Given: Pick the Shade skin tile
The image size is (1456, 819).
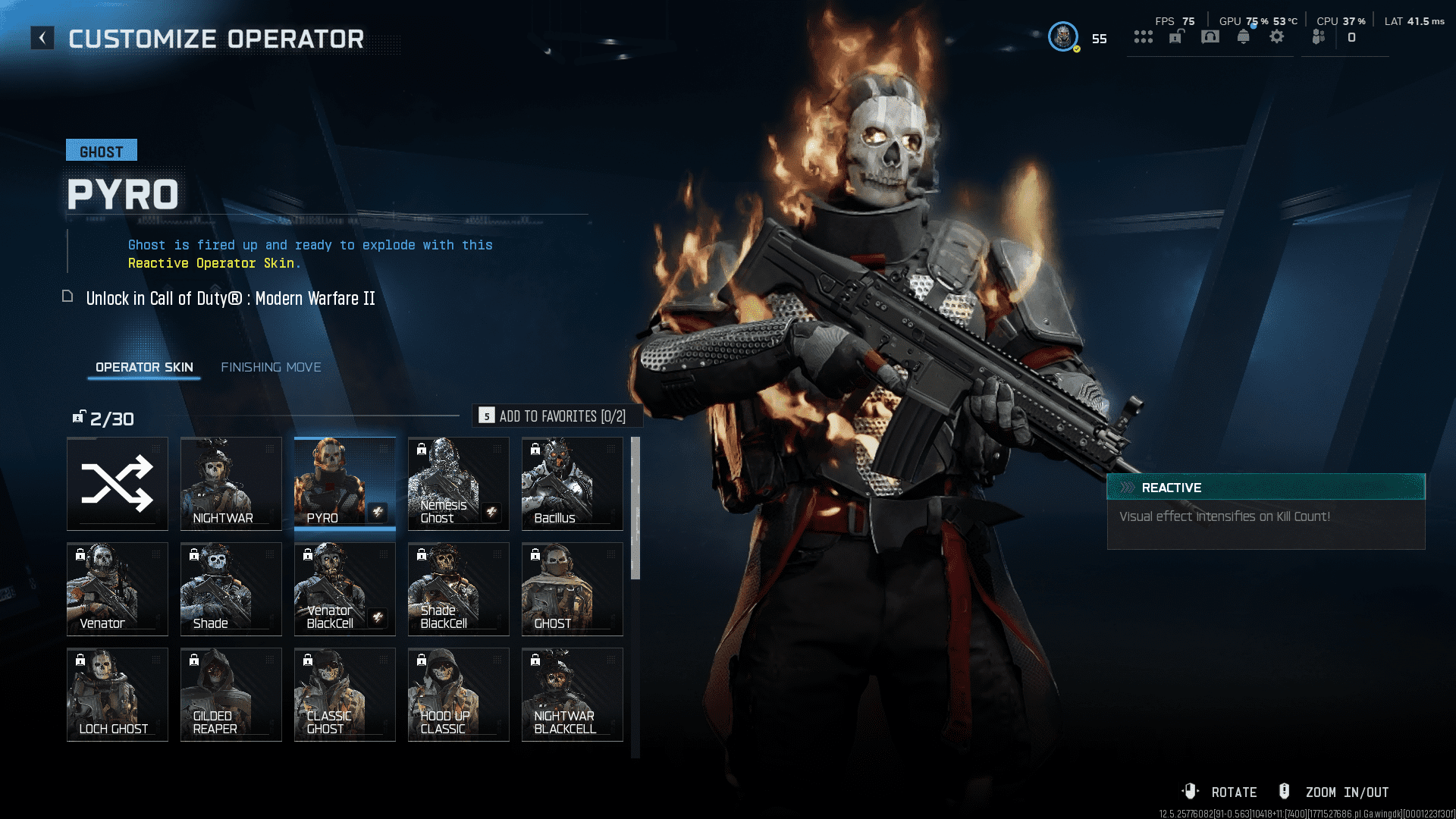Looking at the screenshot, I should pos(231,589).
